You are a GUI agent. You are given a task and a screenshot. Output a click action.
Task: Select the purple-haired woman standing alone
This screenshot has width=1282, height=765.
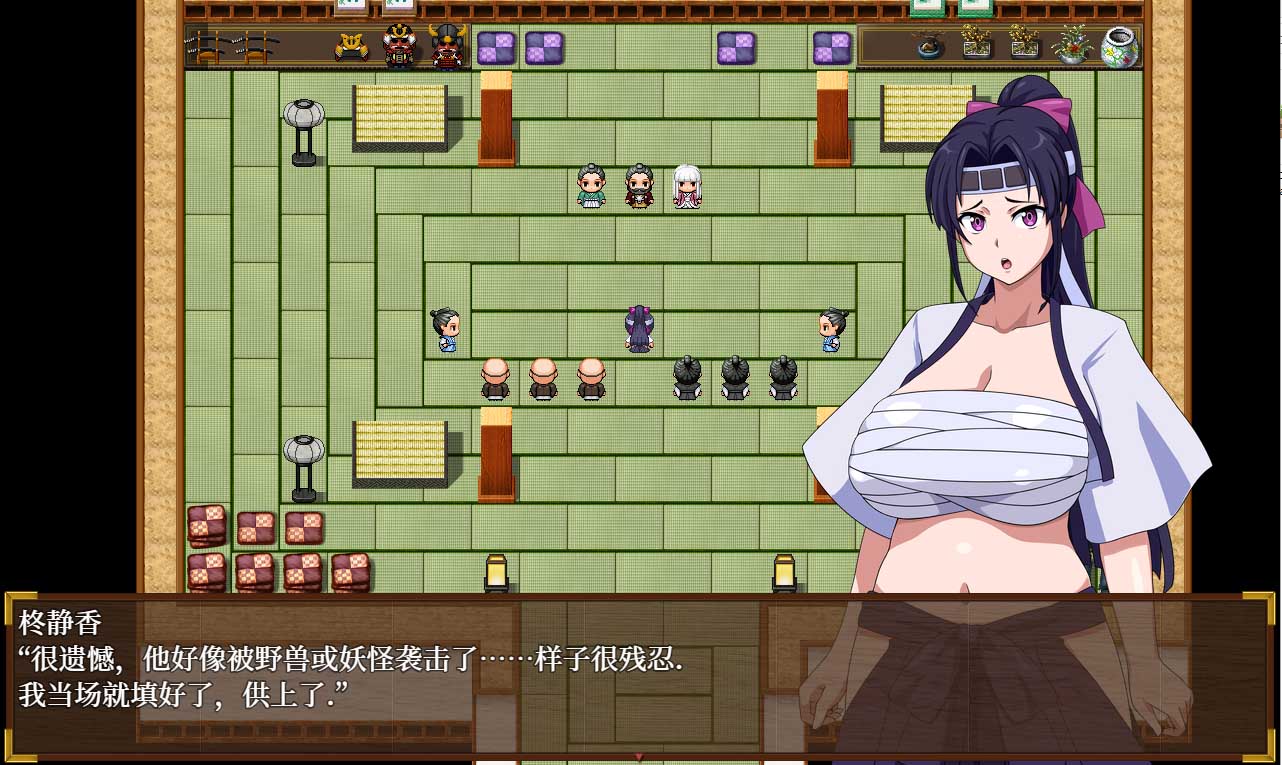[x=639, y=327]
